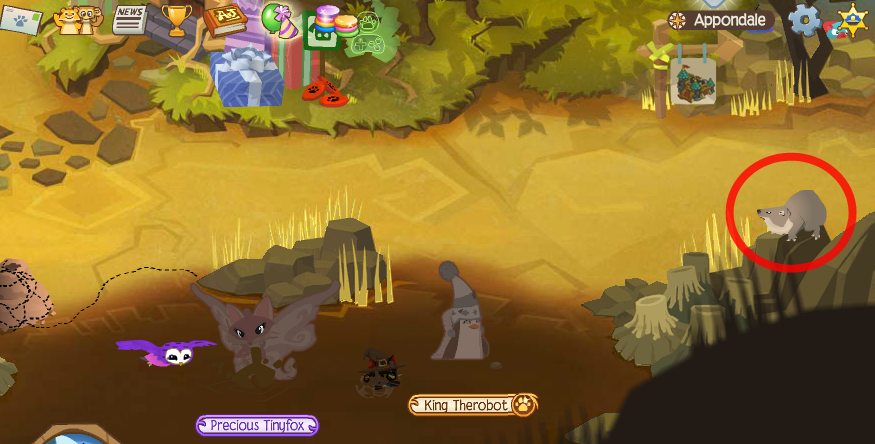Open the gold trophy achievements
875x444 pixels.
pos(176,18)
